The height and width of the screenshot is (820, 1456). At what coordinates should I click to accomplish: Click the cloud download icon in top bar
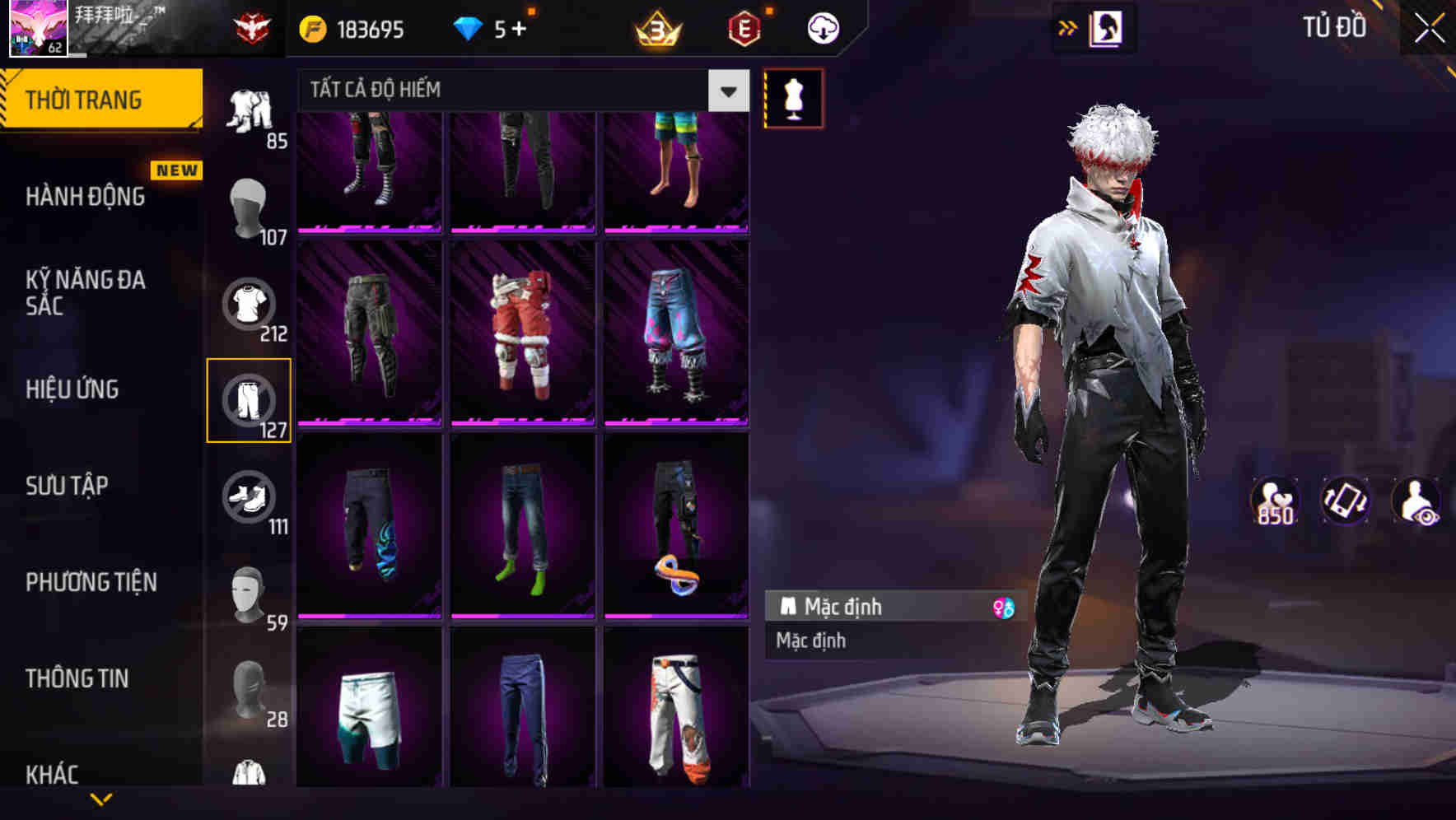pyautogui.click(x=820, y=27)
